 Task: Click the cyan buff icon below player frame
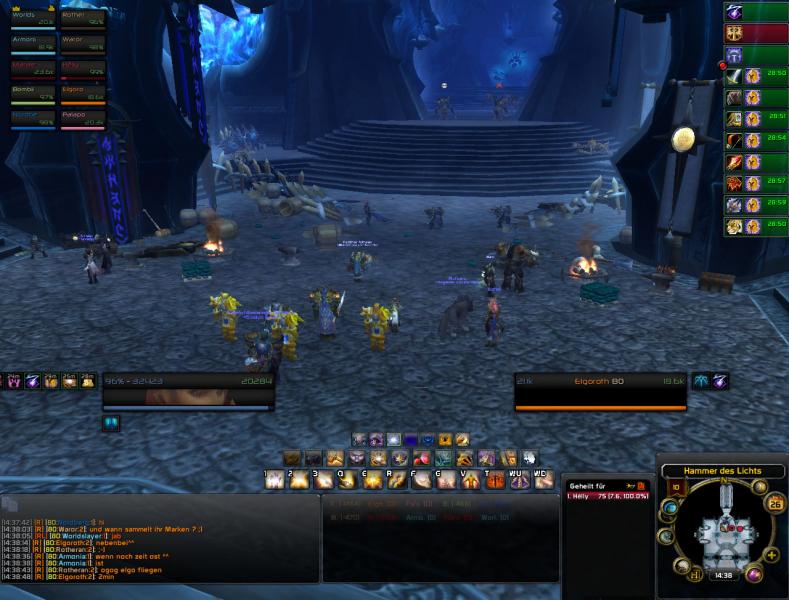[110, 423]
